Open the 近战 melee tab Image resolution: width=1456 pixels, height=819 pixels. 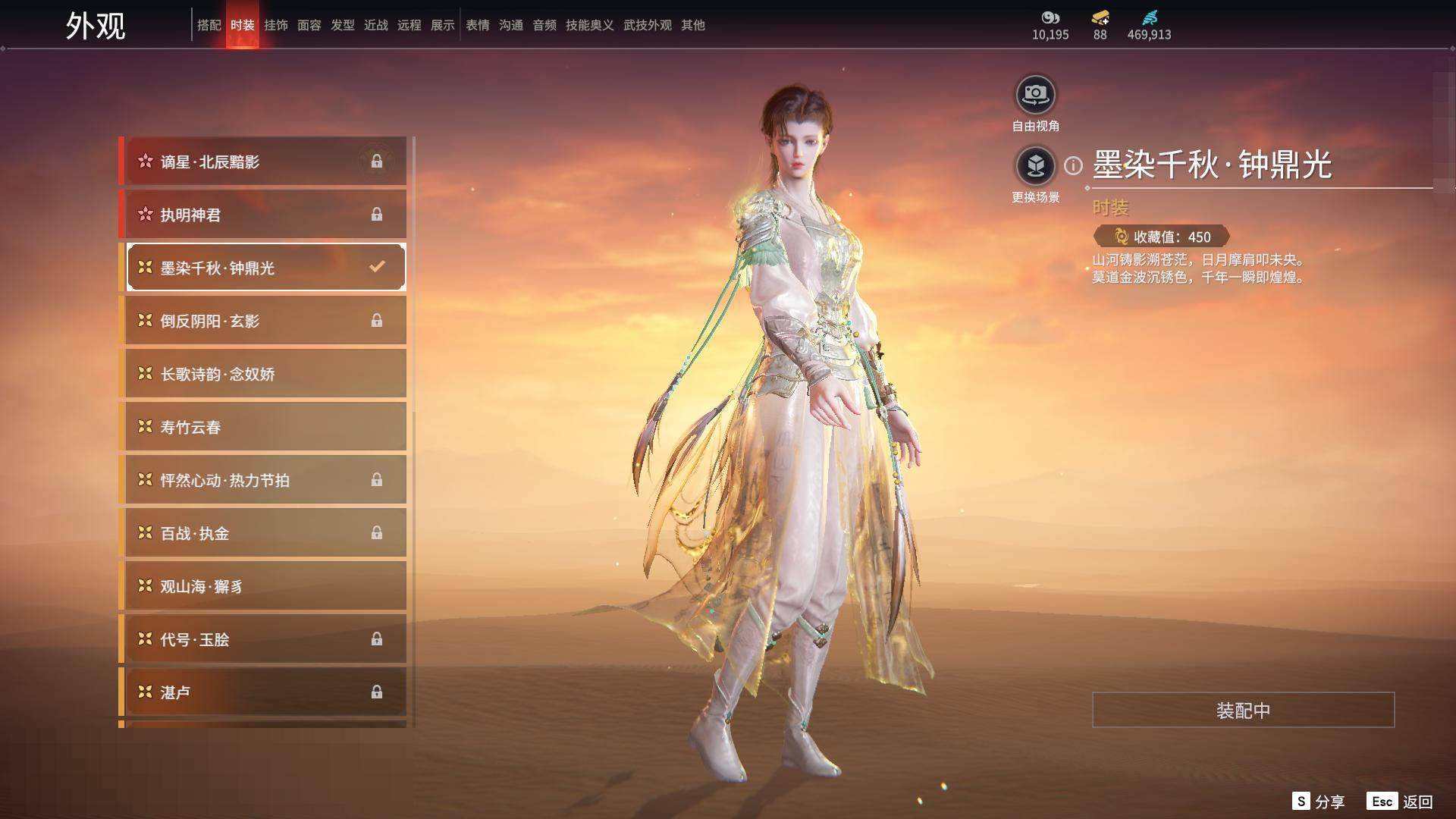tap(375, 25)
